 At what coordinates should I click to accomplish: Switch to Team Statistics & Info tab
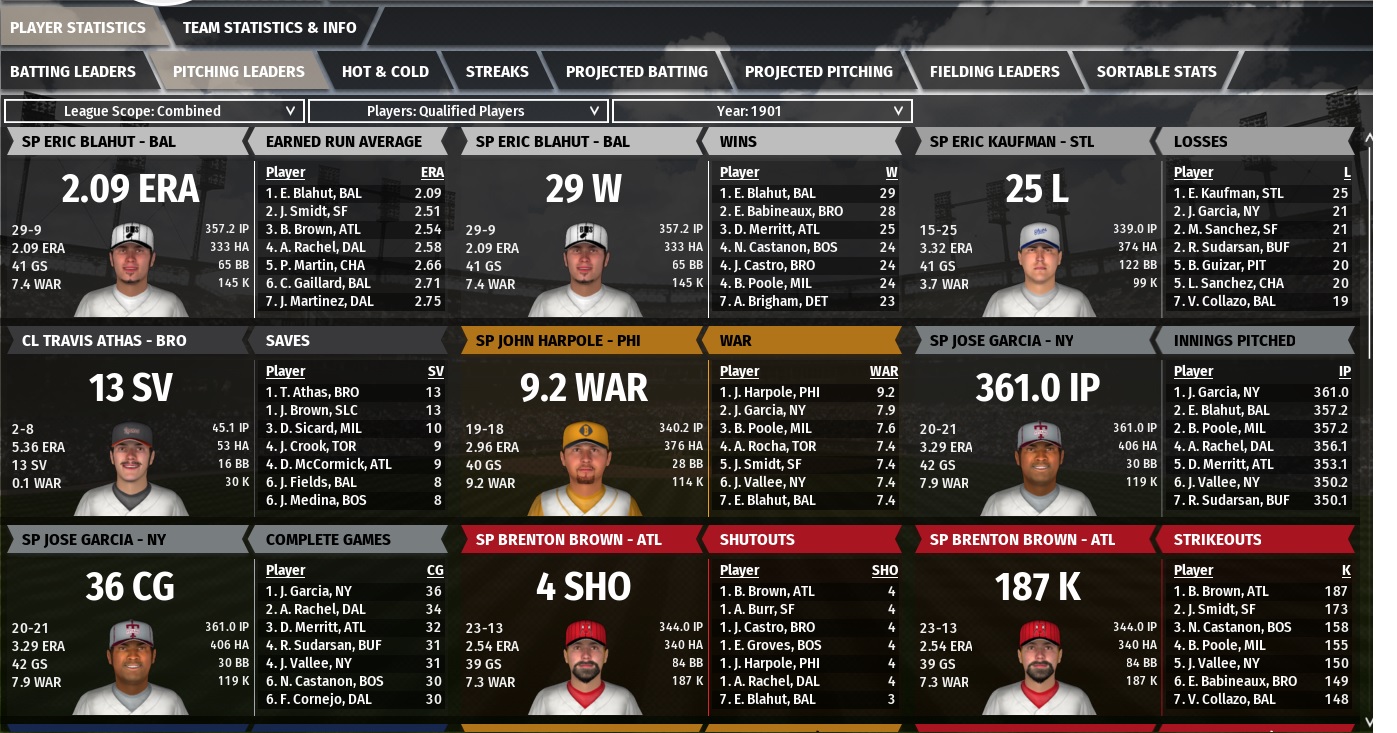(269, 27)
